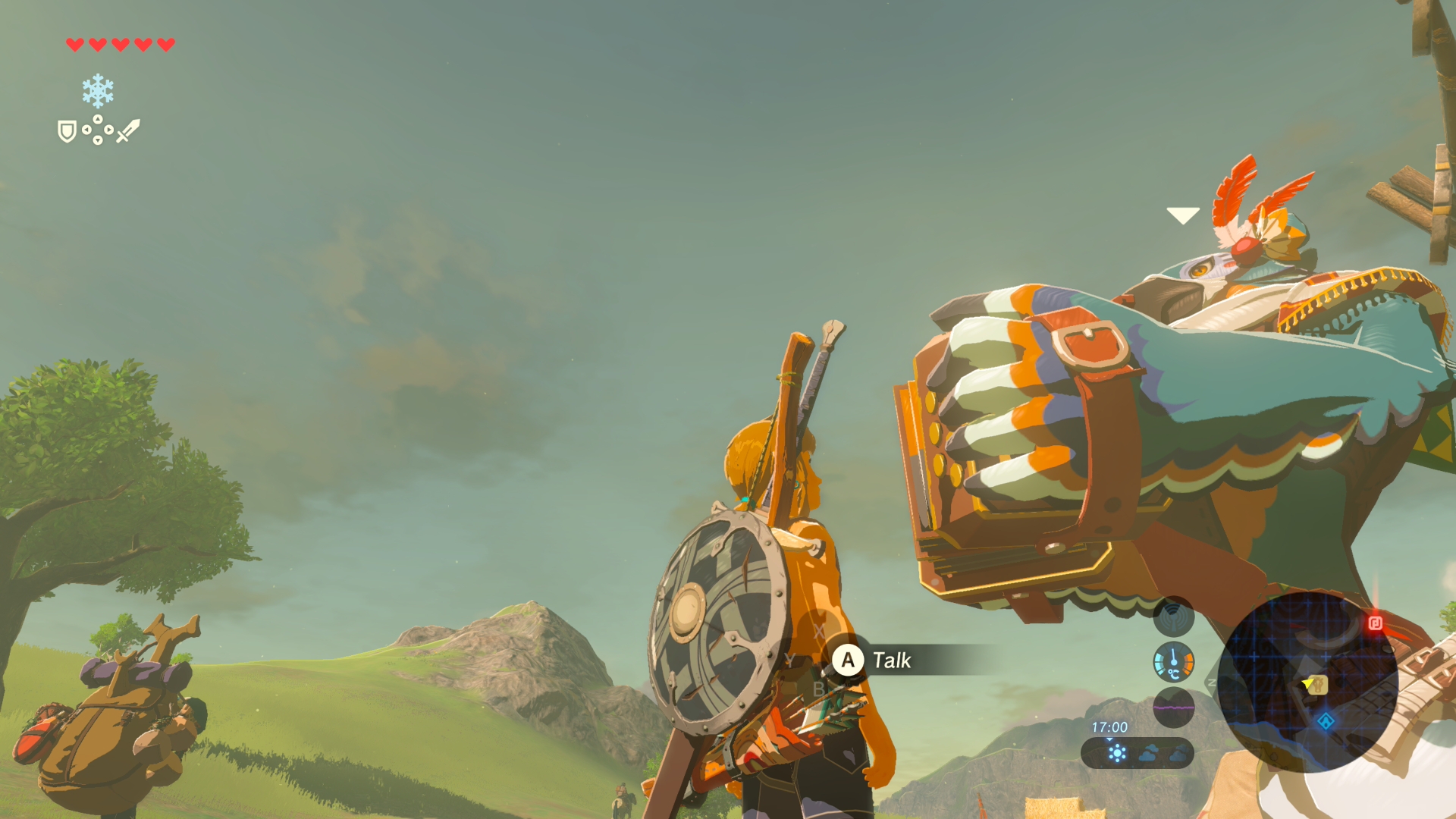1456x819 pixels.
Task: Click the sword weapon quick-select icon
Action: (128, 130)
